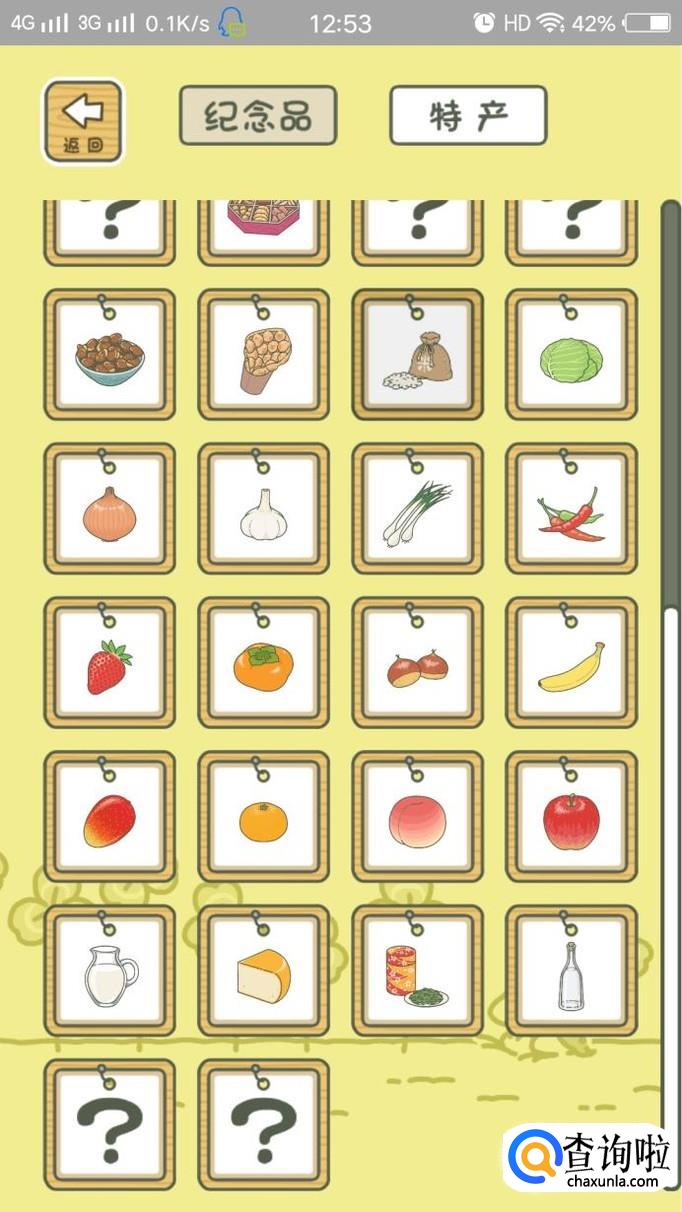Select the persimmon item tile

263,664
